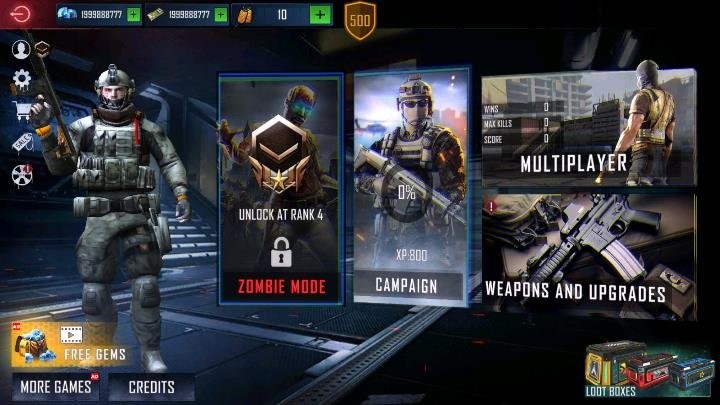Tap the gold 500 shield badge
This screenshot has width=720, height=405.
click(x=360, y=20)
